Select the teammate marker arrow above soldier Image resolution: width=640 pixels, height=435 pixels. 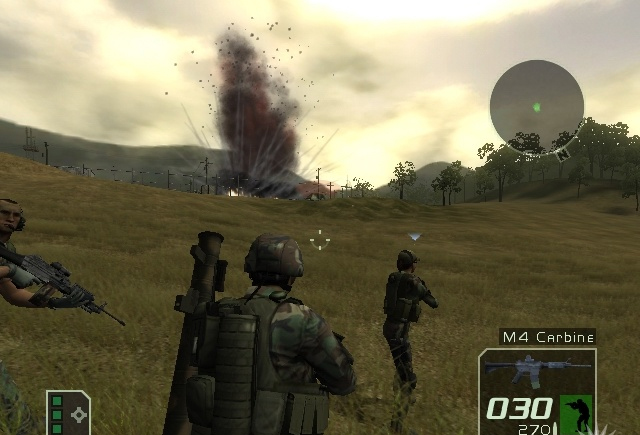click(414, 237)
